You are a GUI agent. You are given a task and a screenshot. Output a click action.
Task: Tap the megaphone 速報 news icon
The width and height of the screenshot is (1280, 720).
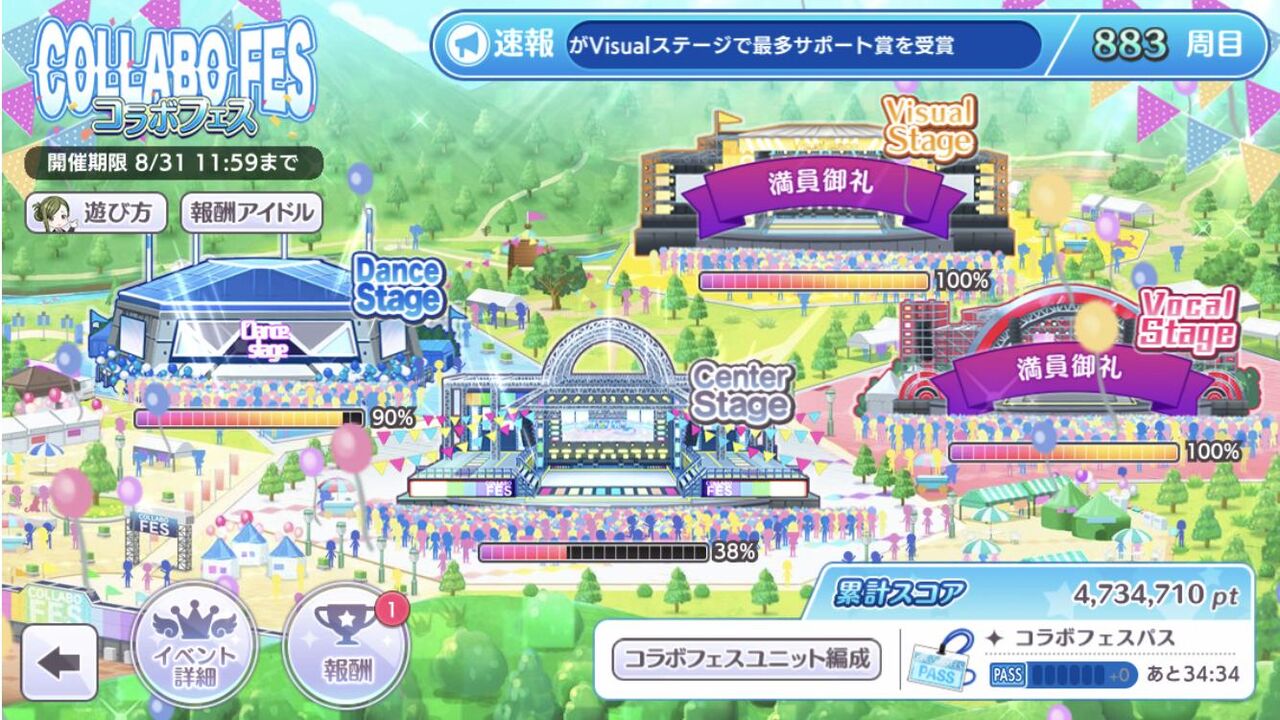coord(466,42)
